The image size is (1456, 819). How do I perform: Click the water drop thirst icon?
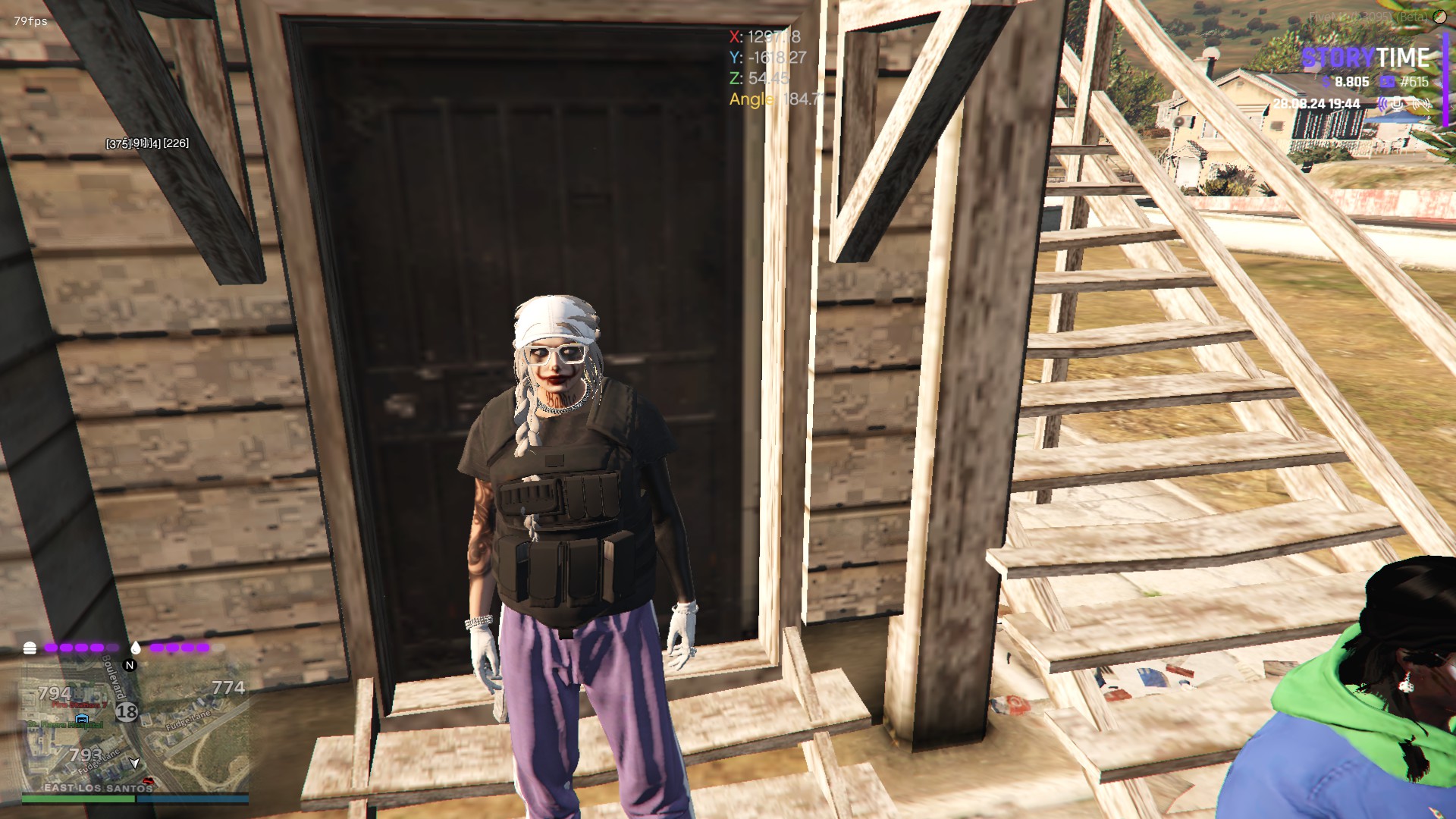click(136, 648)
